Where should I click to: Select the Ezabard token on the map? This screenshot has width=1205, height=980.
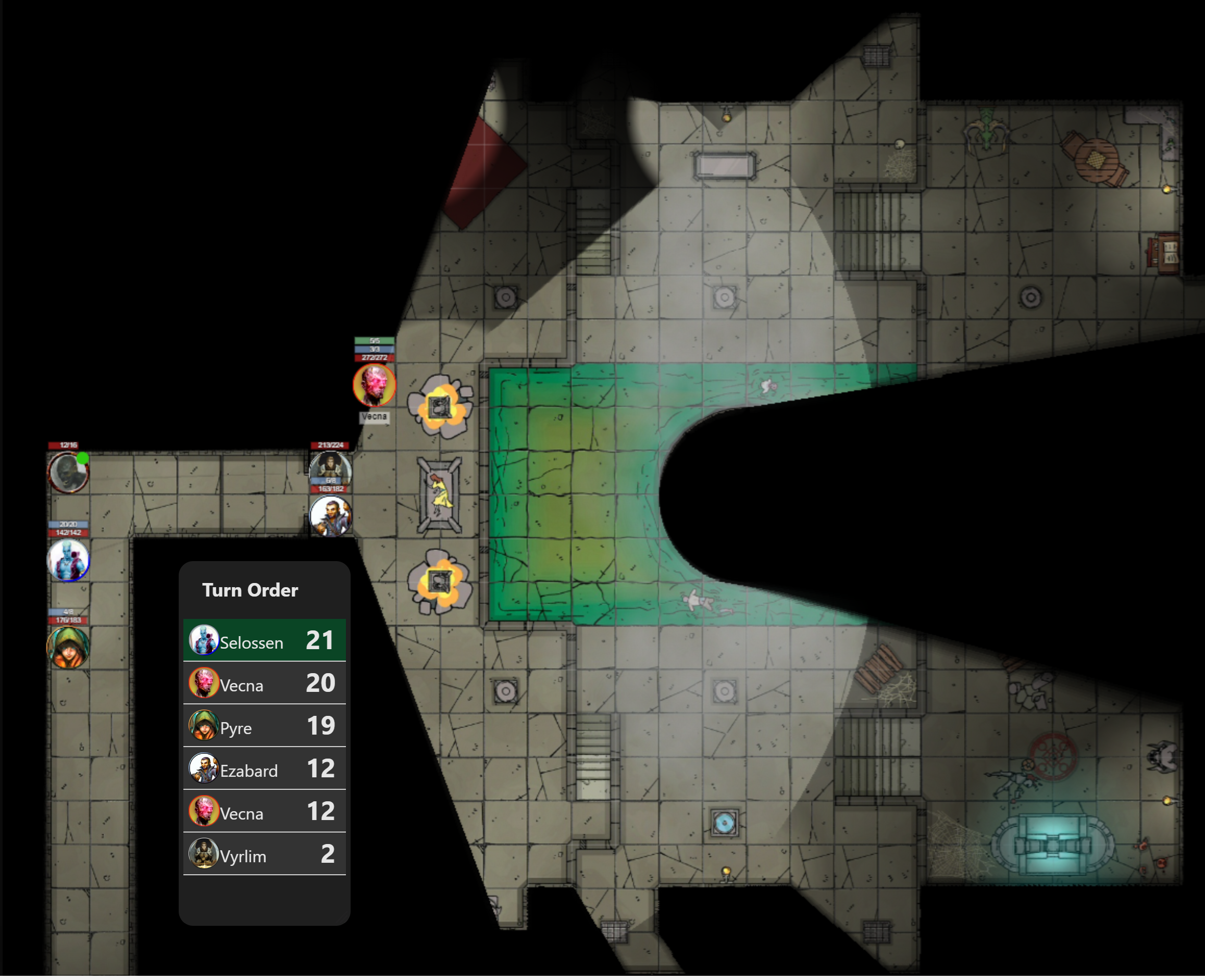[331, 516]
